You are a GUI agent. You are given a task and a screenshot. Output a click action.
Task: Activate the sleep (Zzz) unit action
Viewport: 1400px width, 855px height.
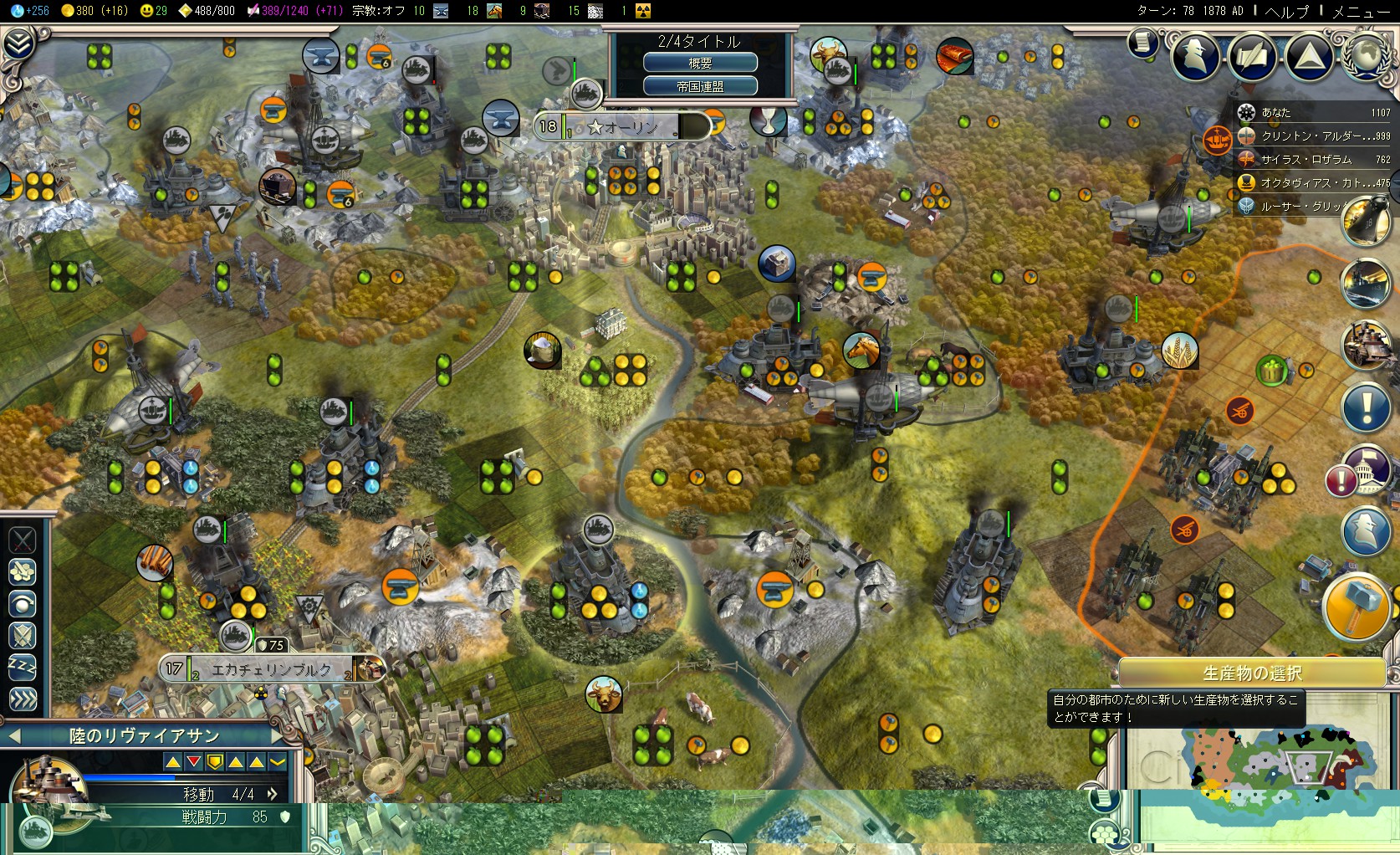(x=23, y=667)
